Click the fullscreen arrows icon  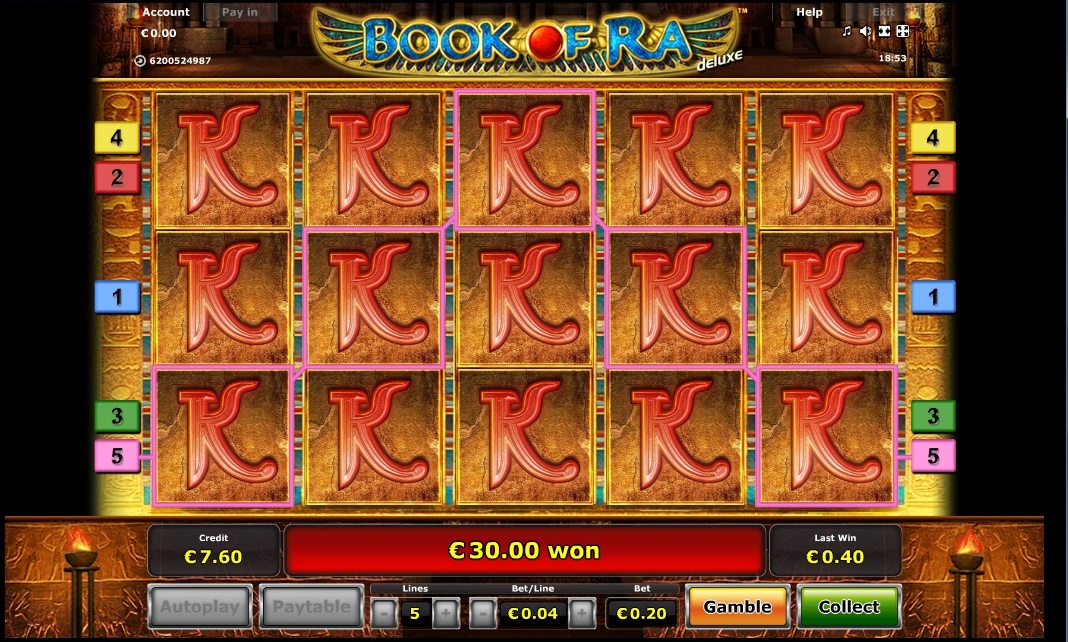903,32
